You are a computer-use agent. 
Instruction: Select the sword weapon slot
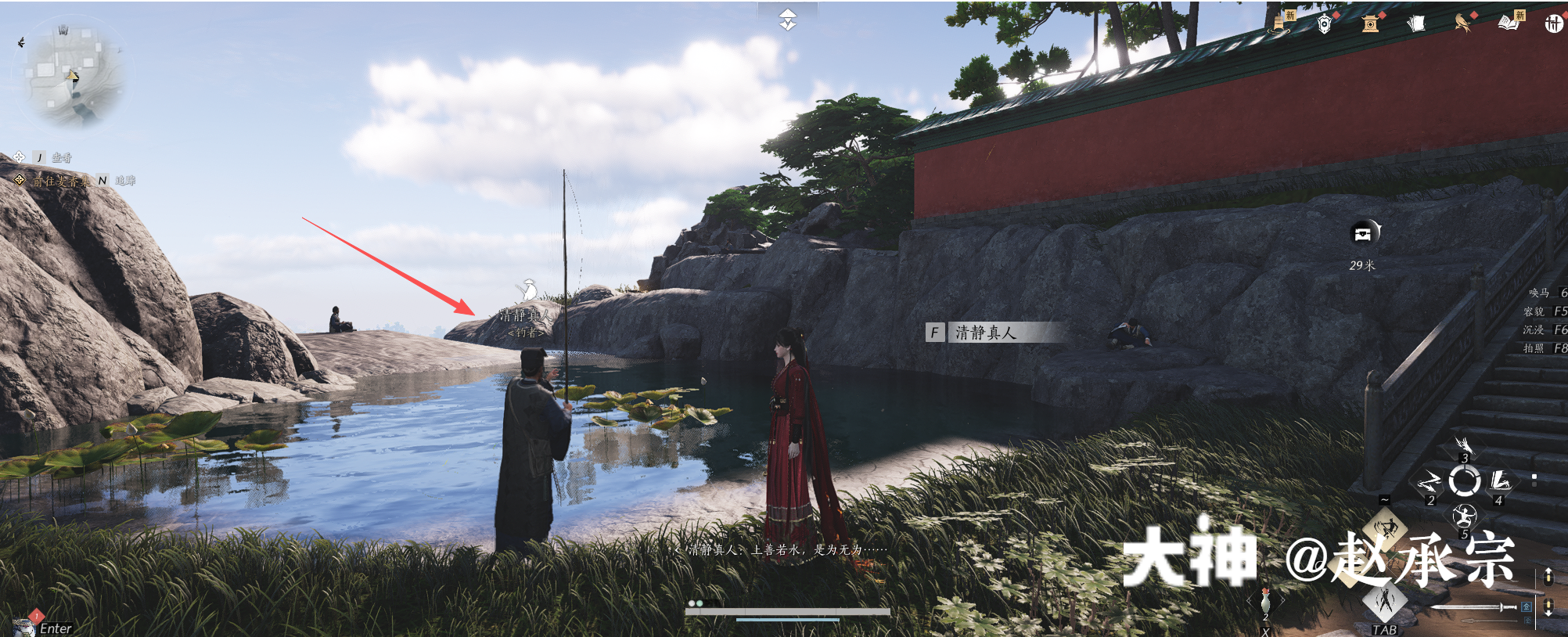(1471, 607)
